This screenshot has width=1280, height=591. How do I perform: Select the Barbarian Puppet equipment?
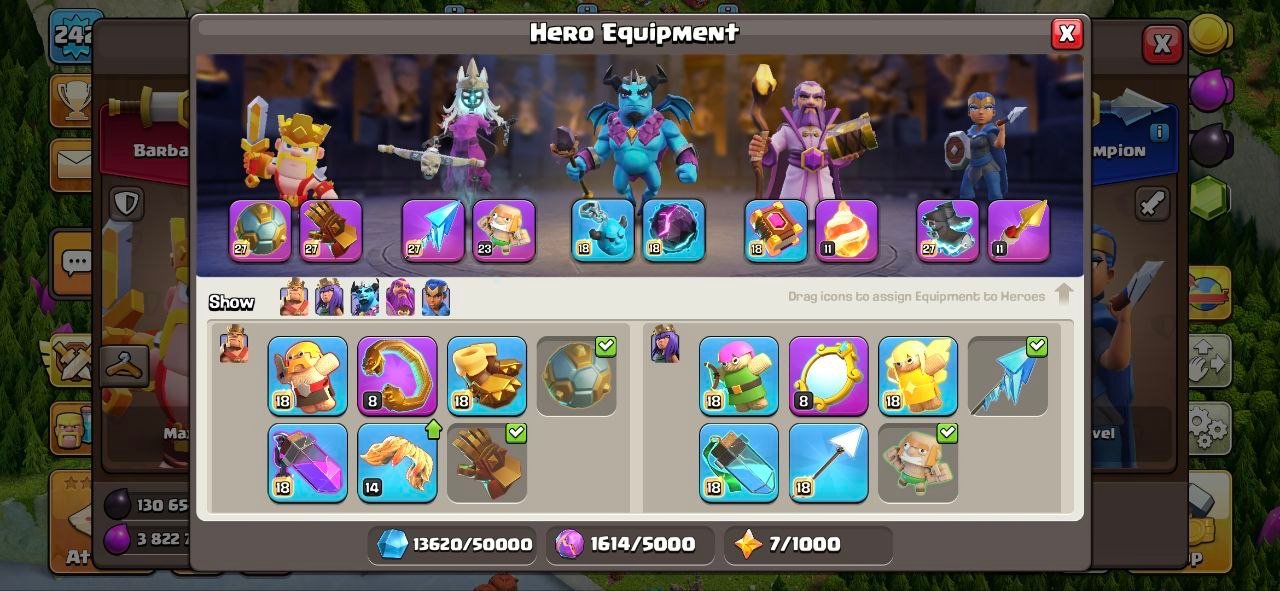tap(308, 376)
